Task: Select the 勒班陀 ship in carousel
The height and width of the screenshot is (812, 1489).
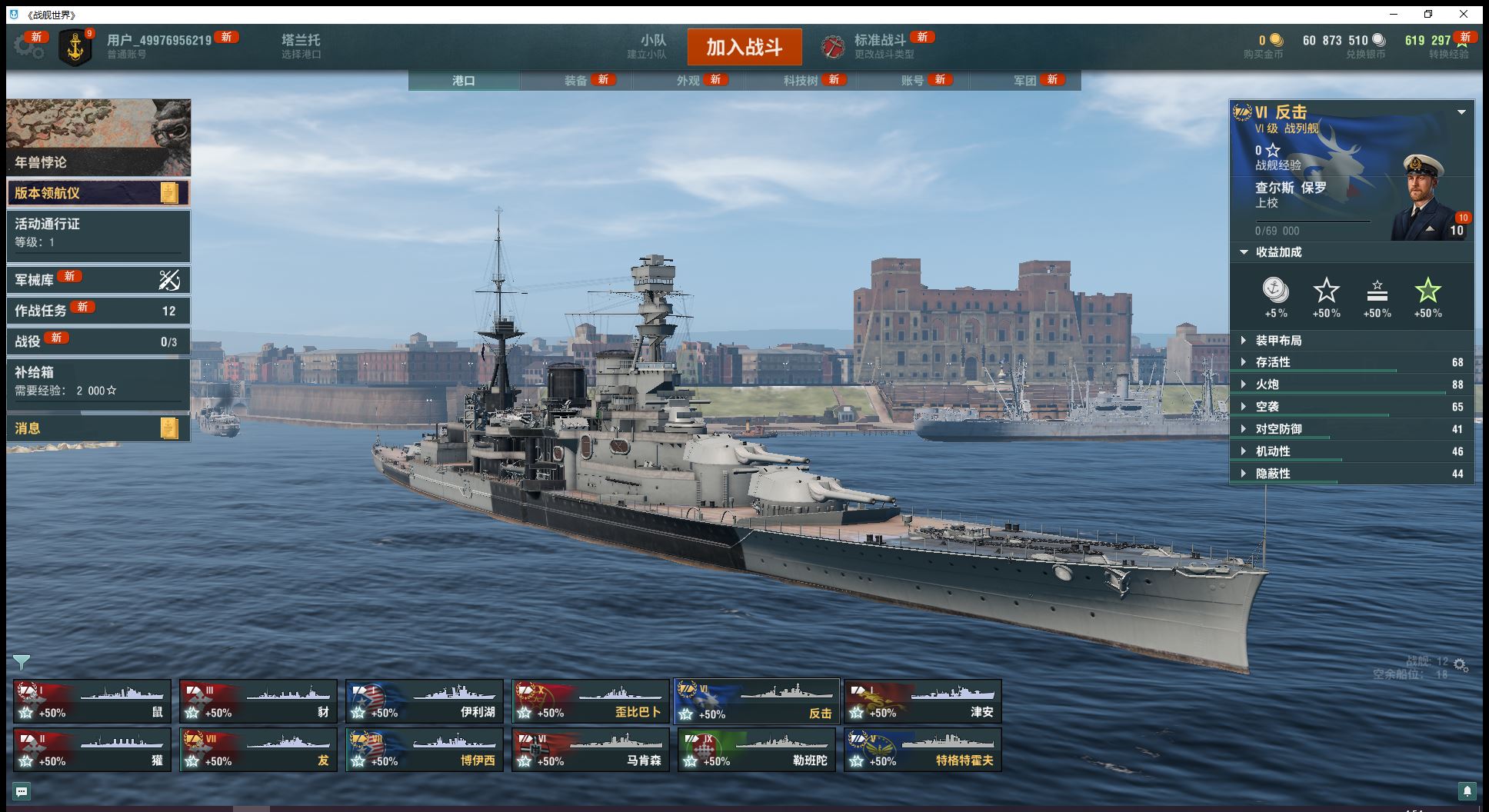Action: pos(756,750)
